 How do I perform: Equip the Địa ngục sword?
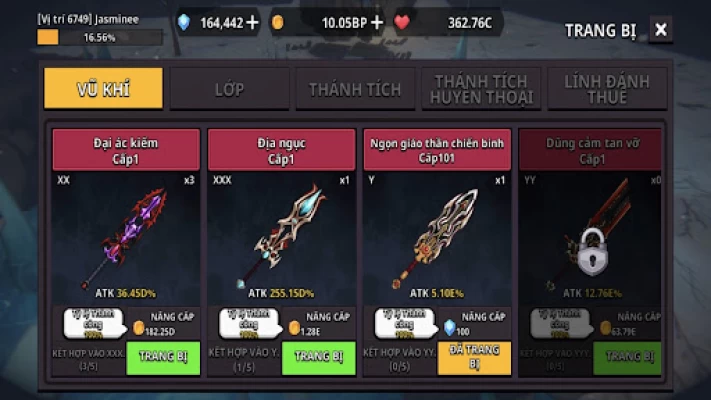319,357
